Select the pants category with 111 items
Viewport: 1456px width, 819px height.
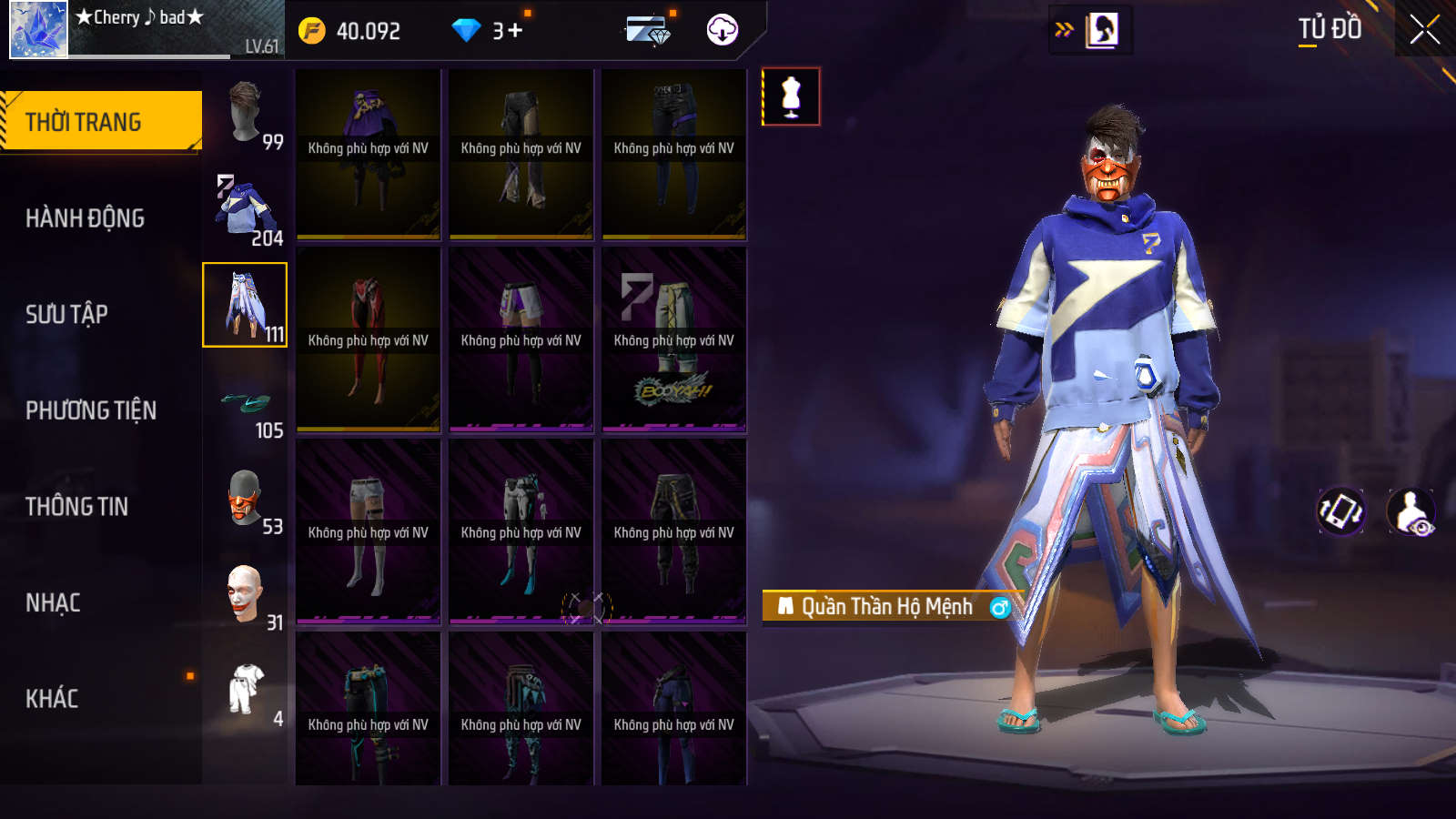coord(245,305)
